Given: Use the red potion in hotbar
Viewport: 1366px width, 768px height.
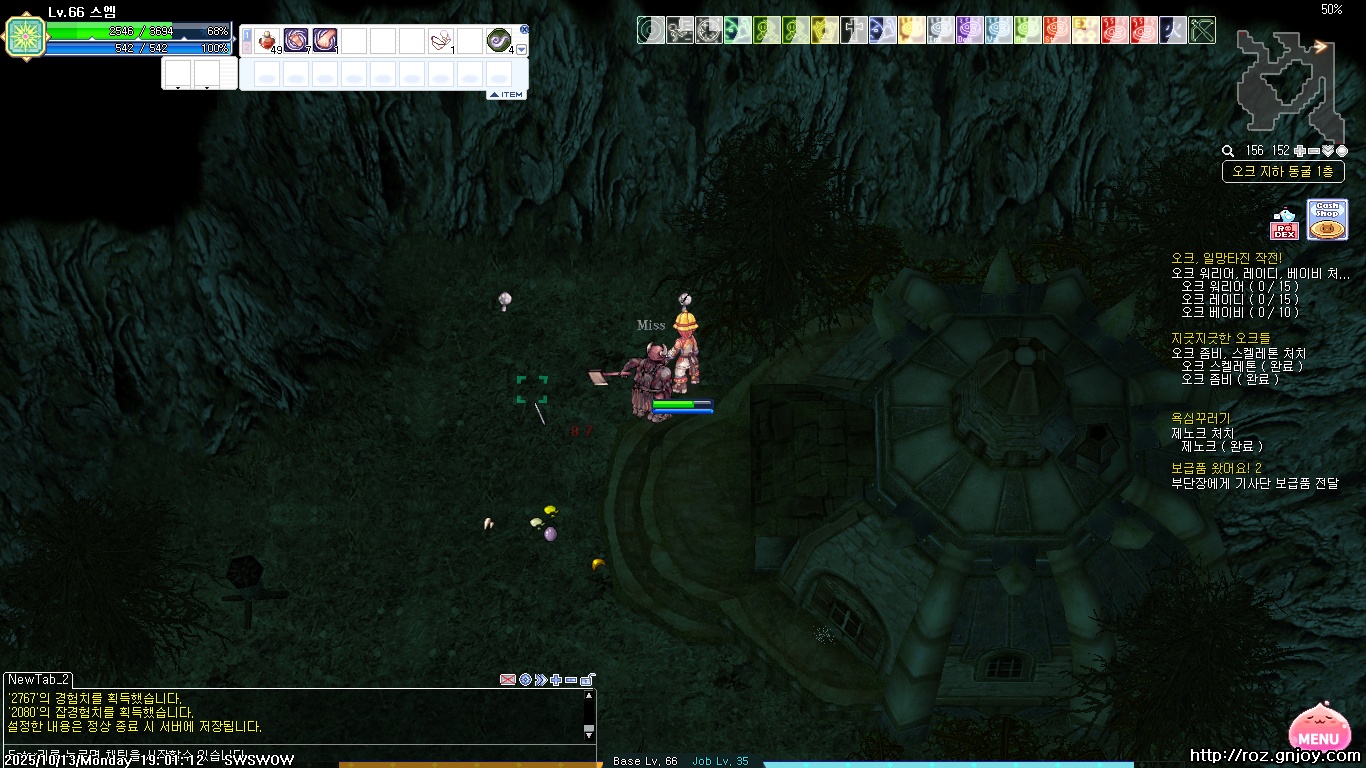Looking at the screenshot, I should [267, 40].
